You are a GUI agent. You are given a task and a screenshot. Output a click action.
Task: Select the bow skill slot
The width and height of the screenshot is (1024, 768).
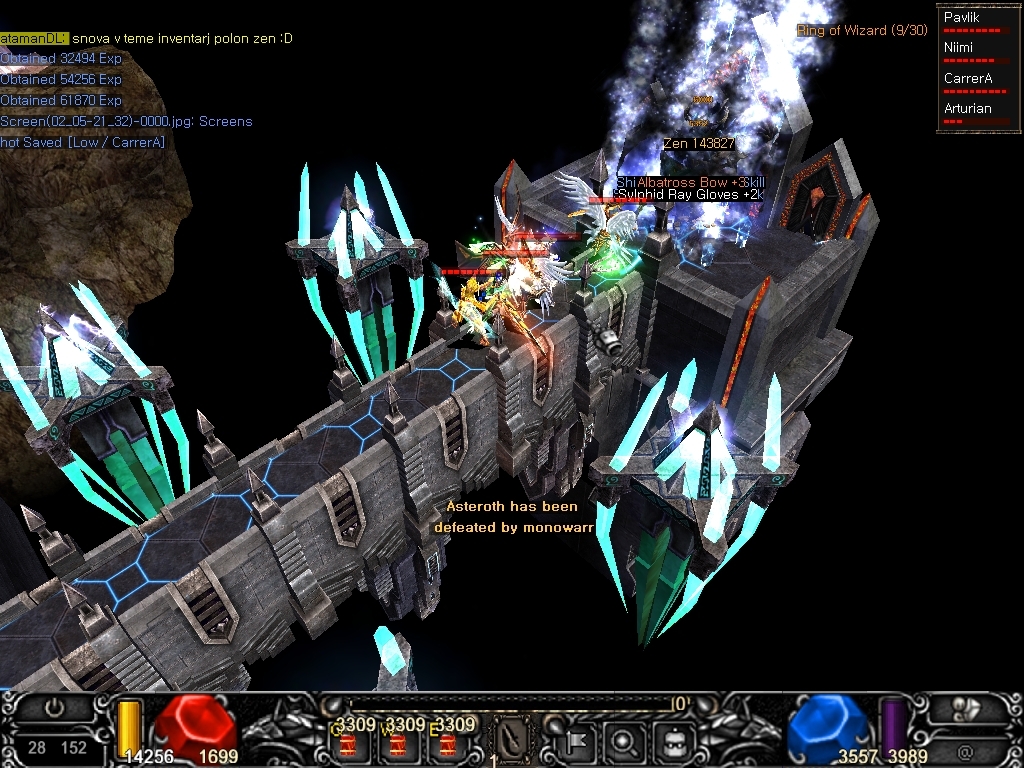click(x=513, y=740)
